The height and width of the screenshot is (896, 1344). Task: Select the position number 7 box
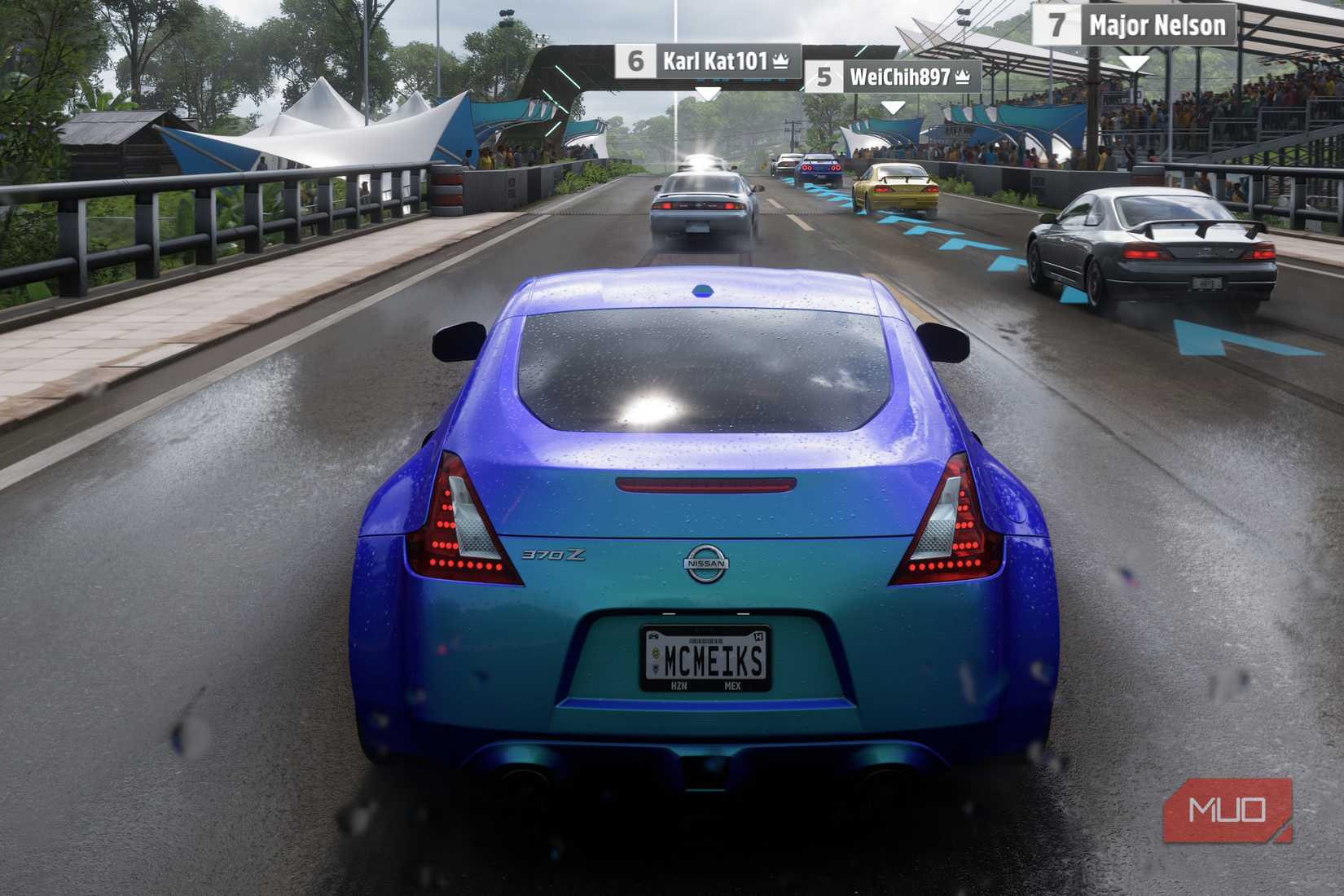[x=1058, y=25]
